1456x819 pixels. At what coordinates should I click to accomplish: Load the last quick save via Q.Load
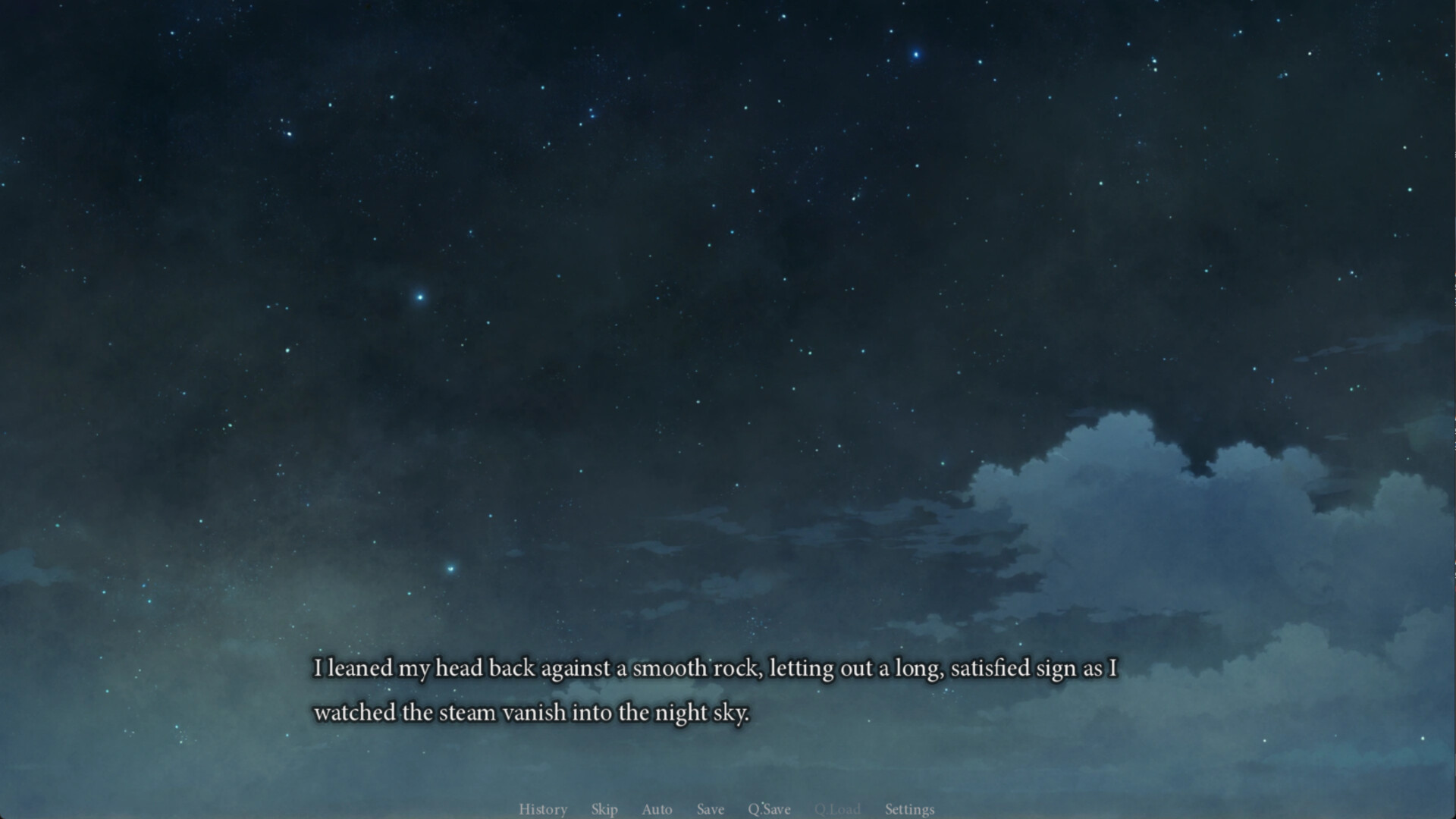838,809
